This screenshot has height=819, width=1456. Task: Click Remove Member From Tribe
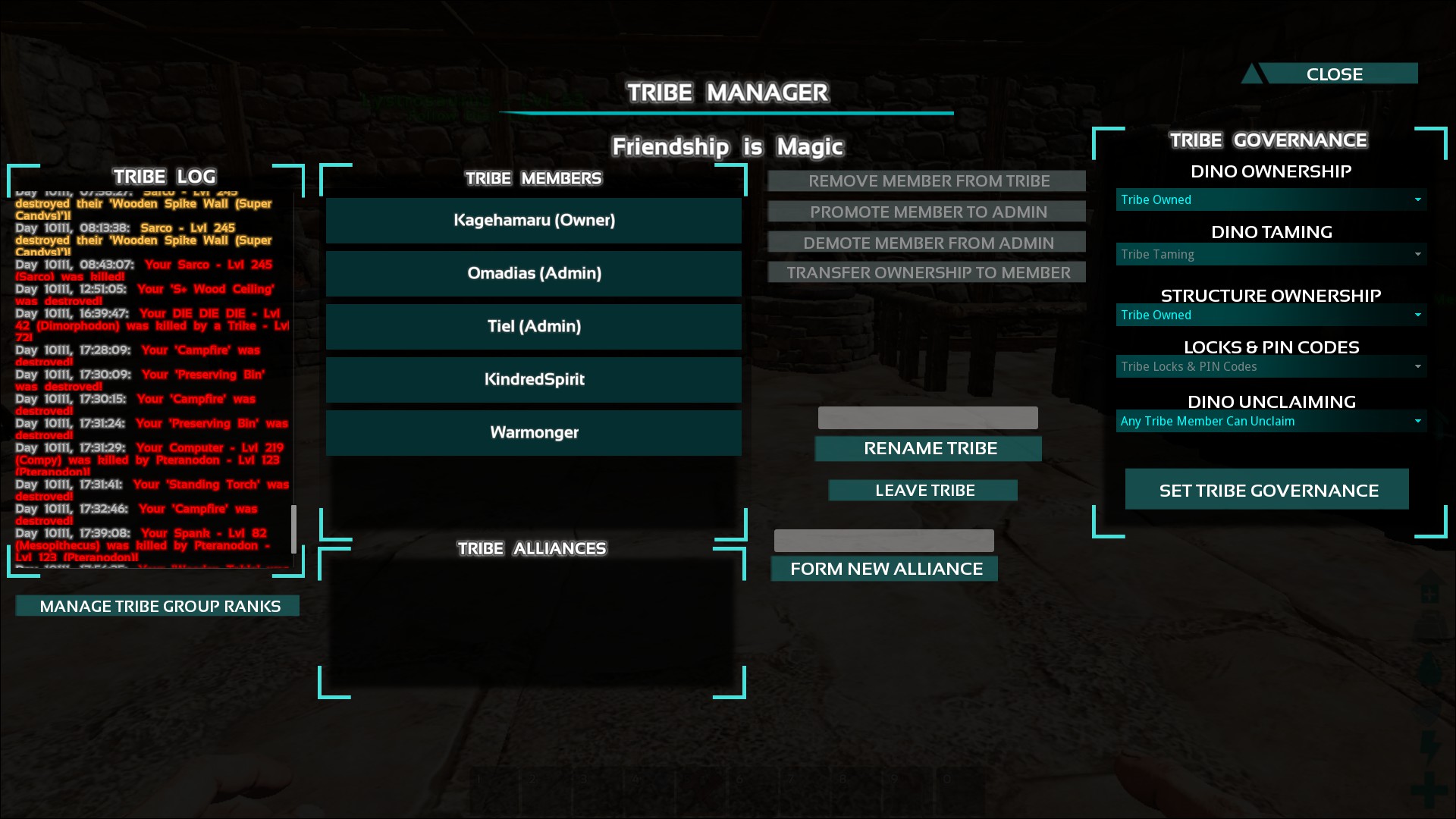point(927,181)
